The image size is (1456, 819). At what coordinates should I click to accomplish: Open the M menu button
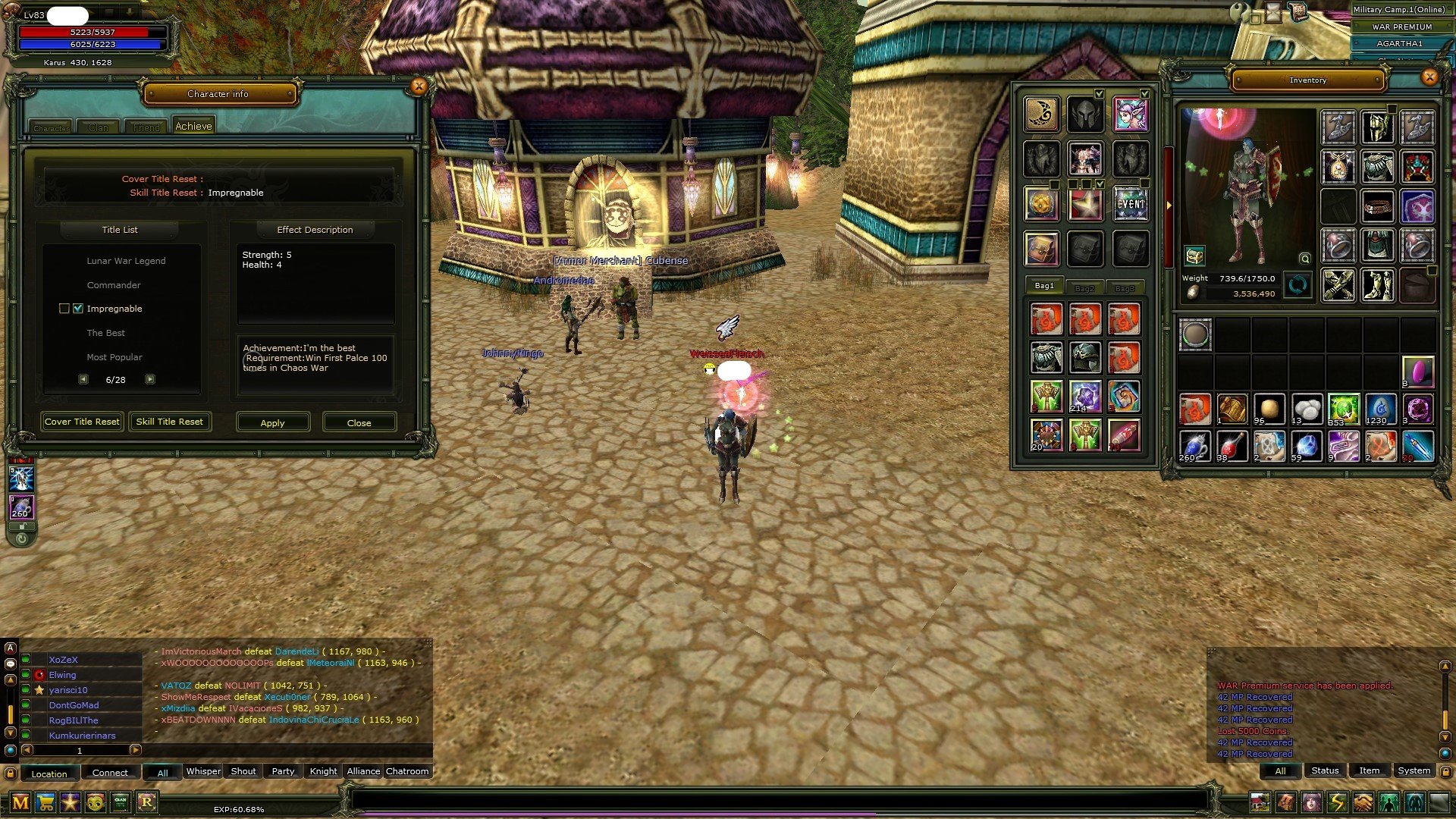coord(20,802)
